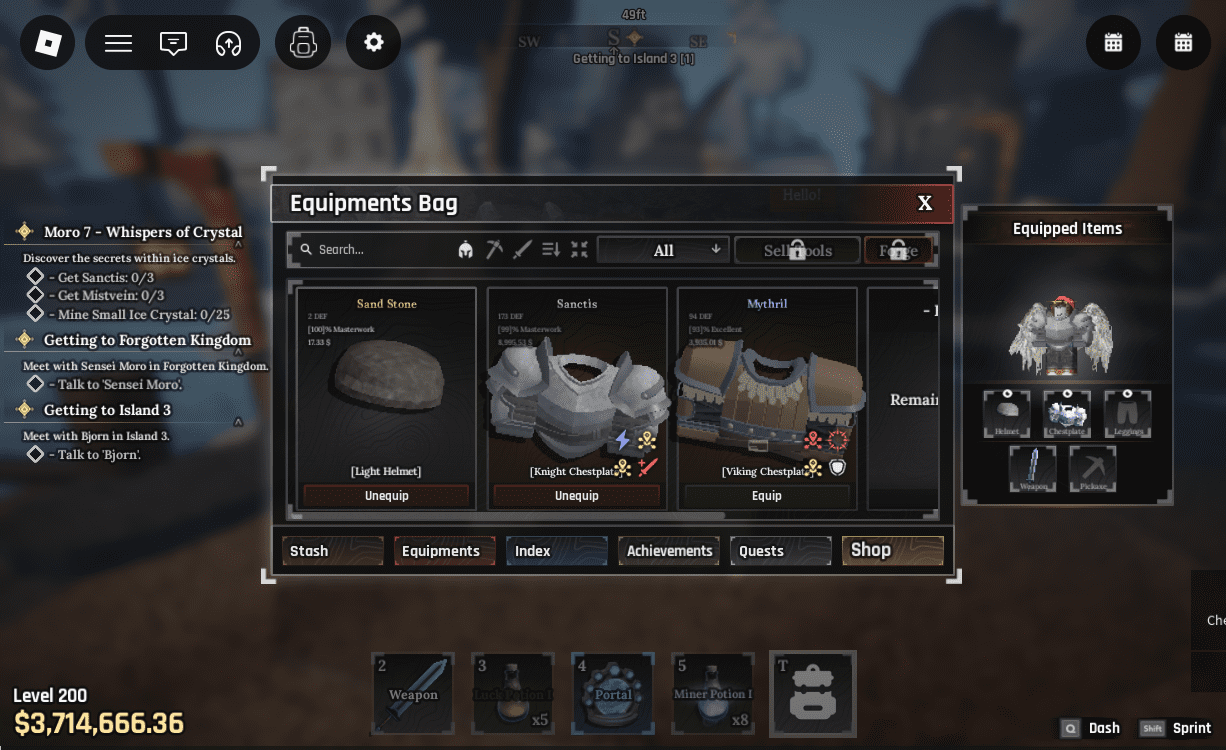Use the Miner Potion hotbar slot

[713, 693]
